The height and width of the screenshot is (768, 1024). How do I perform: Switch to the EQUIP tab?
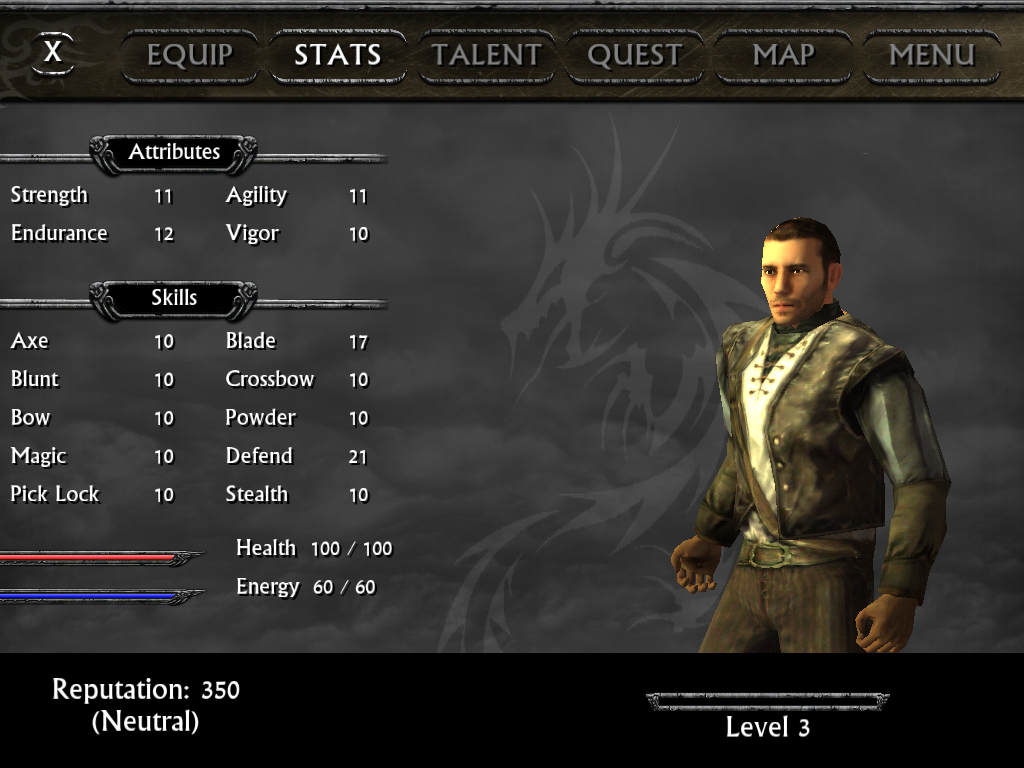(x=190, y=55)
